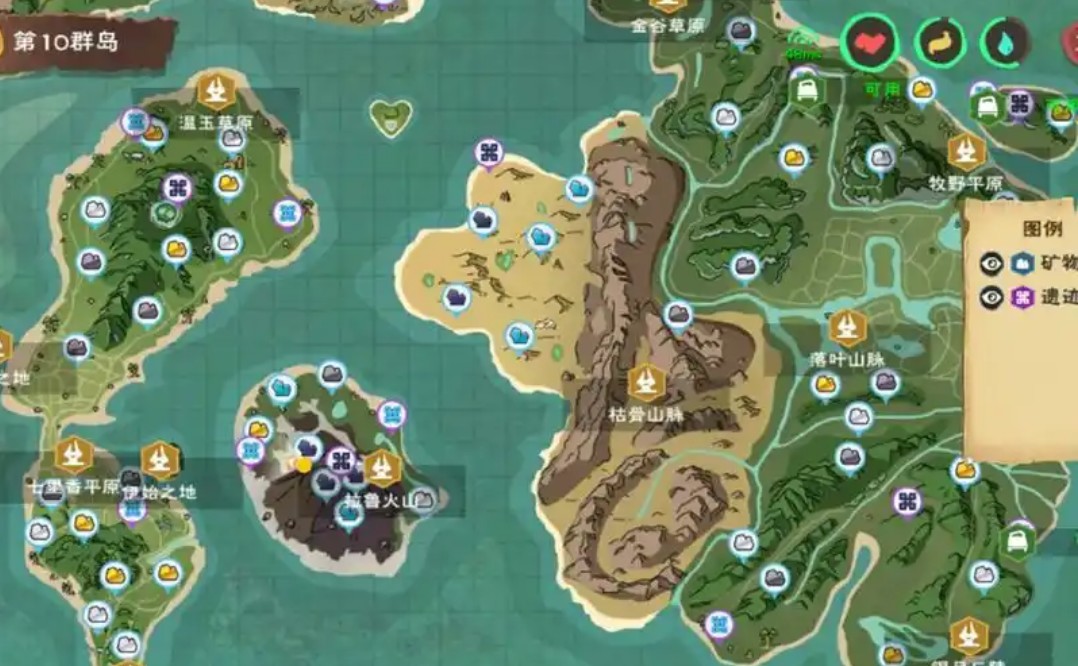This screenshot has height=666, width=1078.
Task: Select the purple ruins marker on the sandy peninsula
Action: [x=488, y=153]
